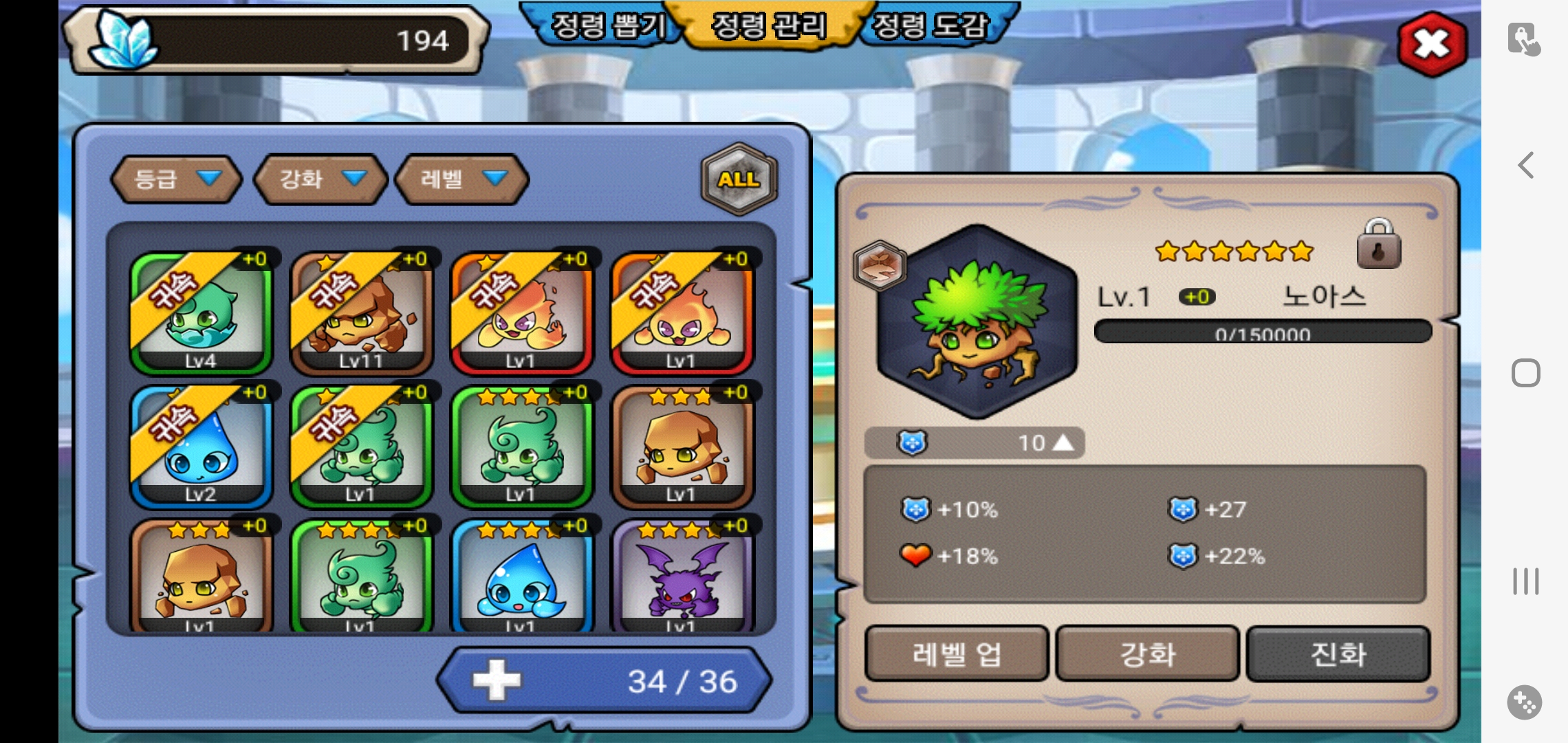Open the 등급 sort dropdown

(177, 180)
